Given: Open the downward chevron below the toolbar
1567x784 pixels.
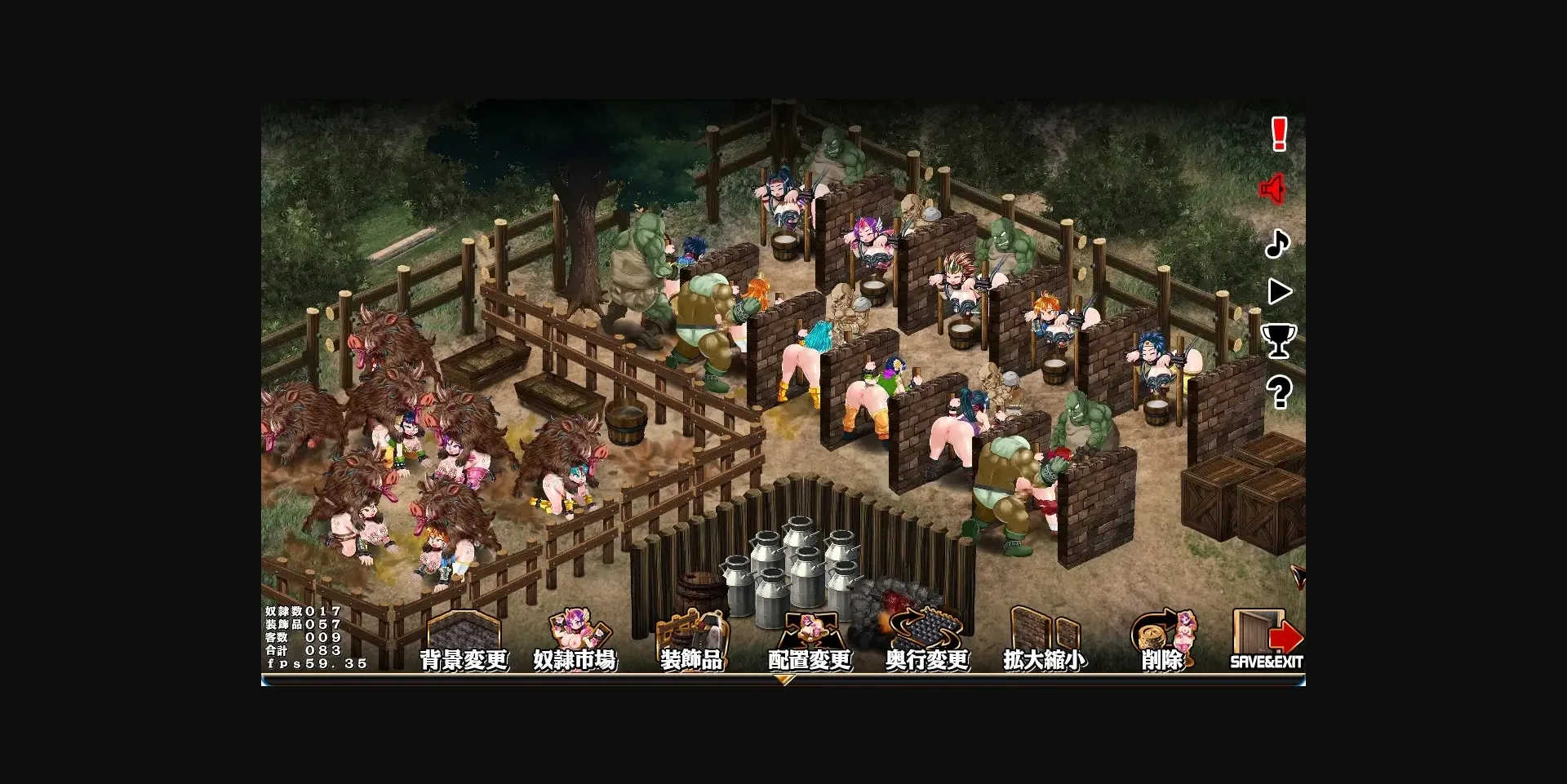Looking at the screenshot, I should click(786, 679).
